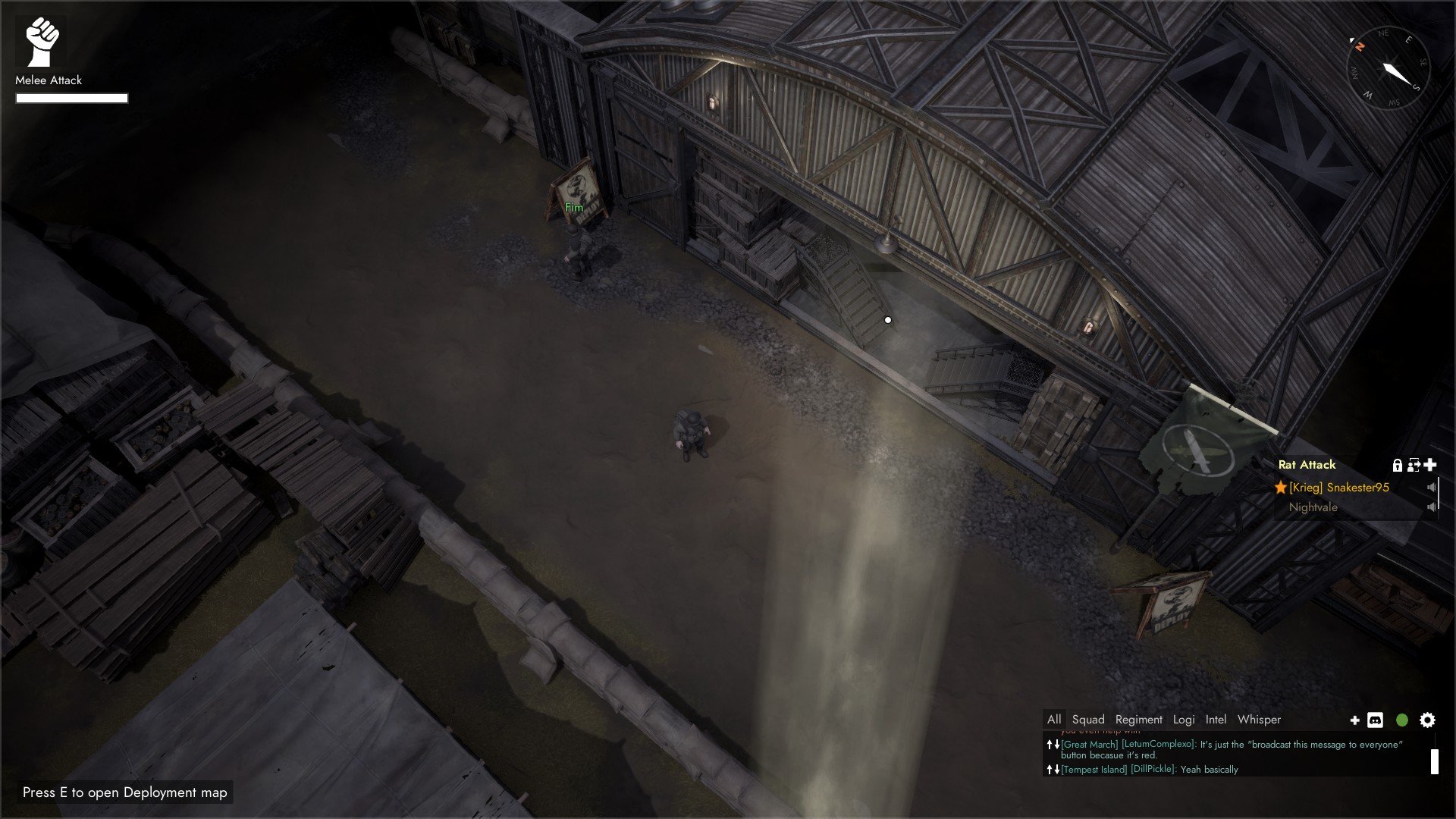Click the plus icon next to the Whisper tab
The width and height of the screenshot is (1456, 819).
coord(1355,720)
